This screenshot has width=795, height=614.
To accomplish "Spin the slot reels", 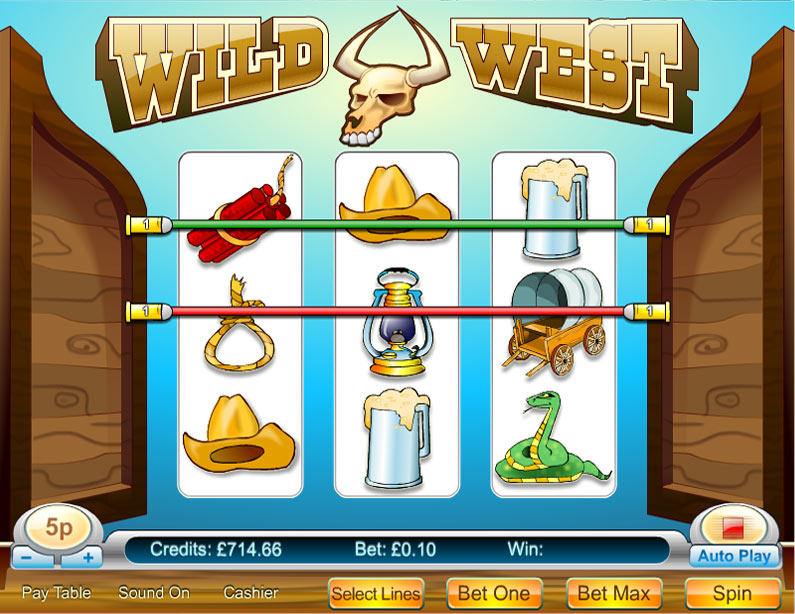I will click(x=732, y=593).
